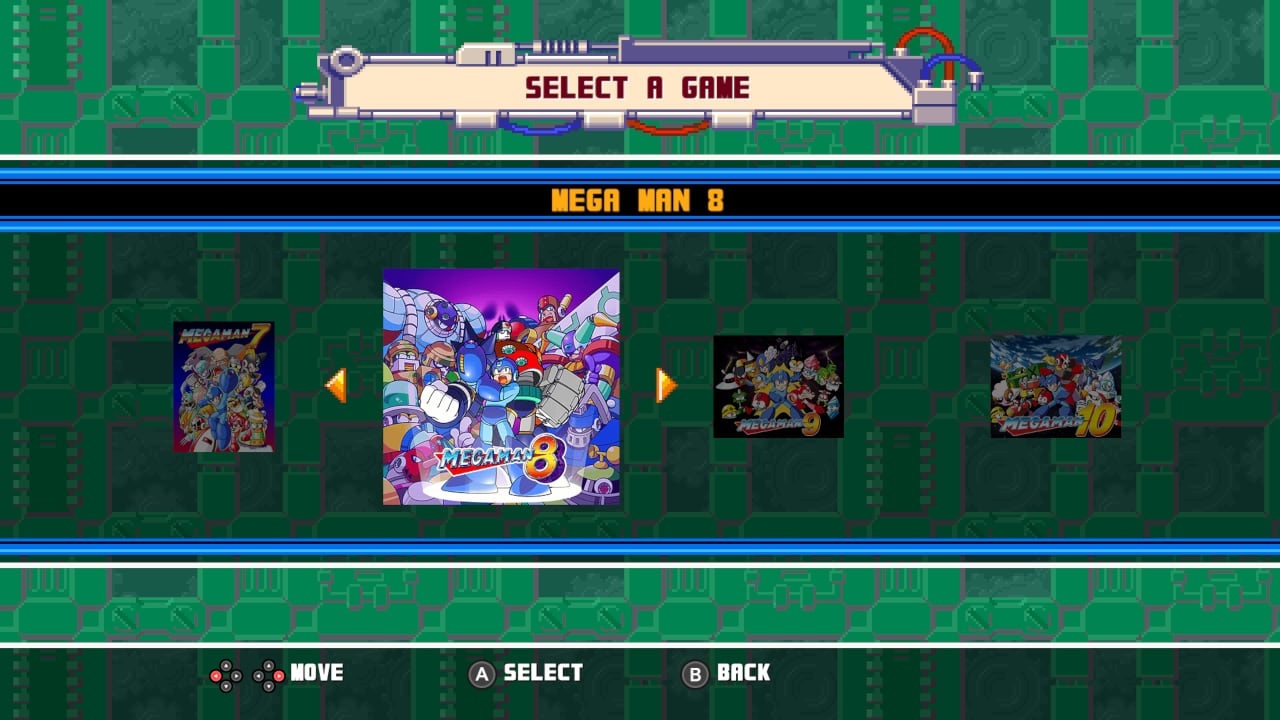Pick the Mega Man 10 box art

[x=1057, y=387]
